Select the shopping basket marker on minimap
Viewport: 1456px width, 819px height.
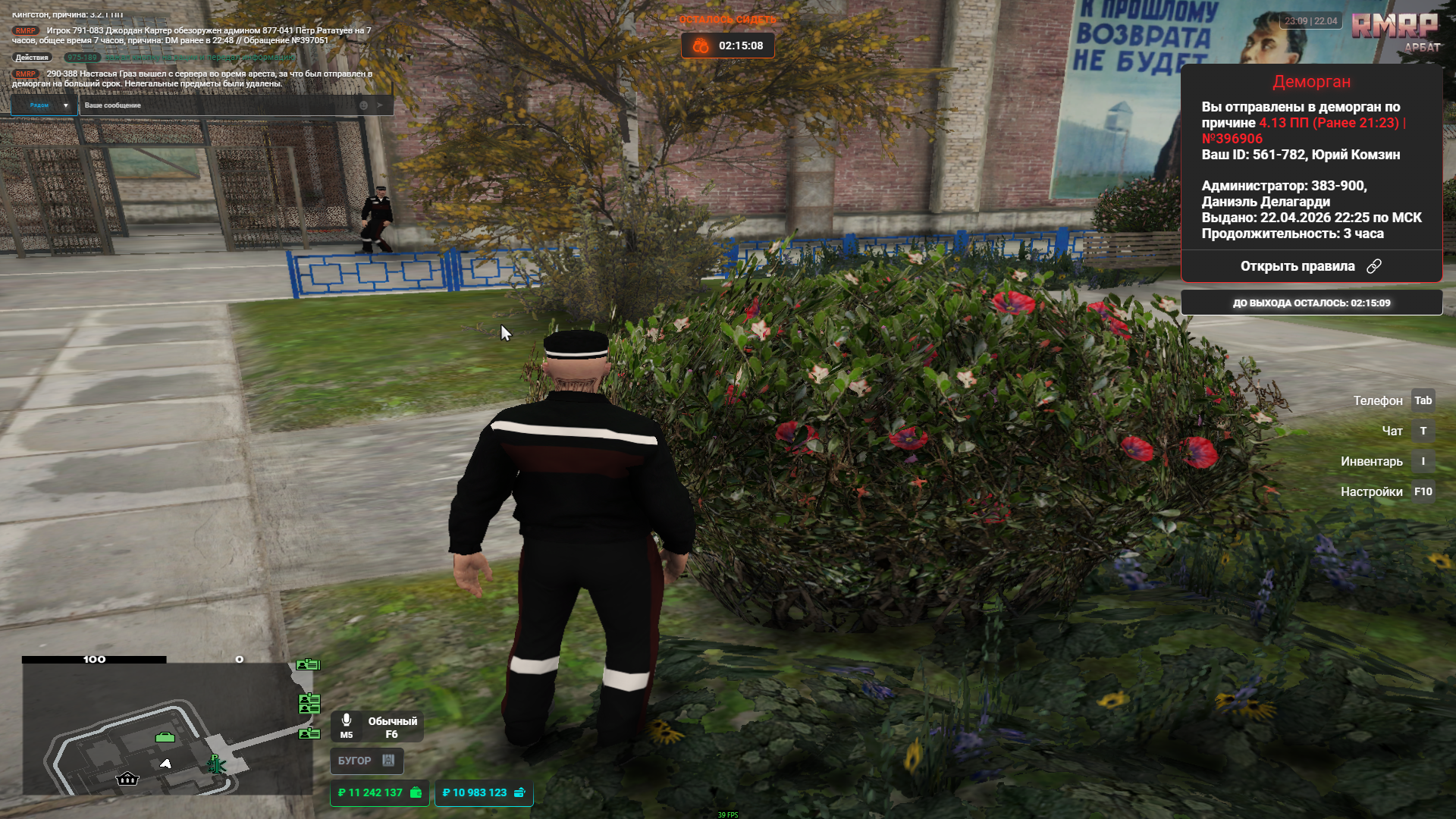(x=127, y=779)
